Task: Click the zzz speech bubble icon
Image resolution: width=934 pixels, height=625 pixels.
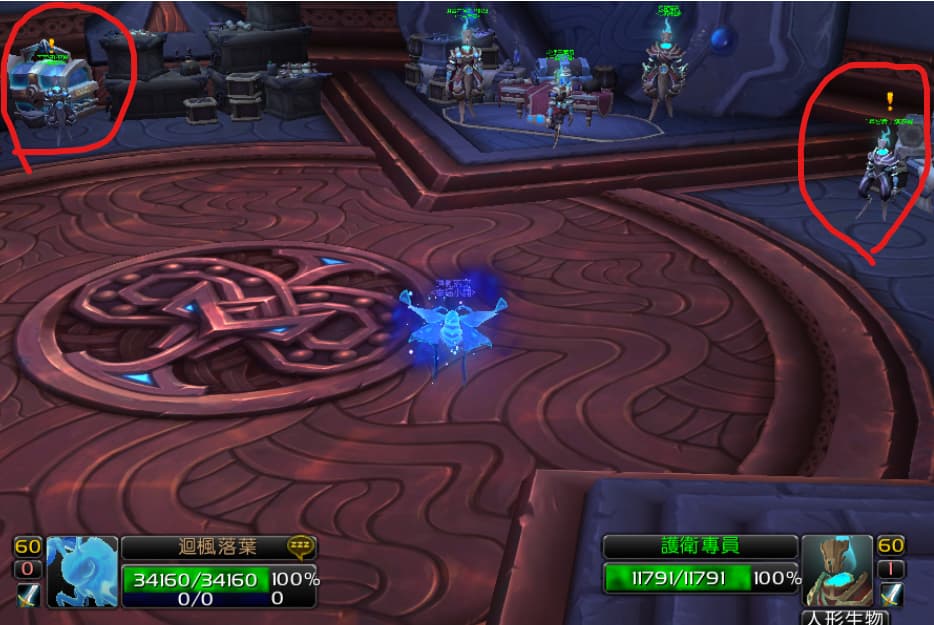Action: coord(299,546)
